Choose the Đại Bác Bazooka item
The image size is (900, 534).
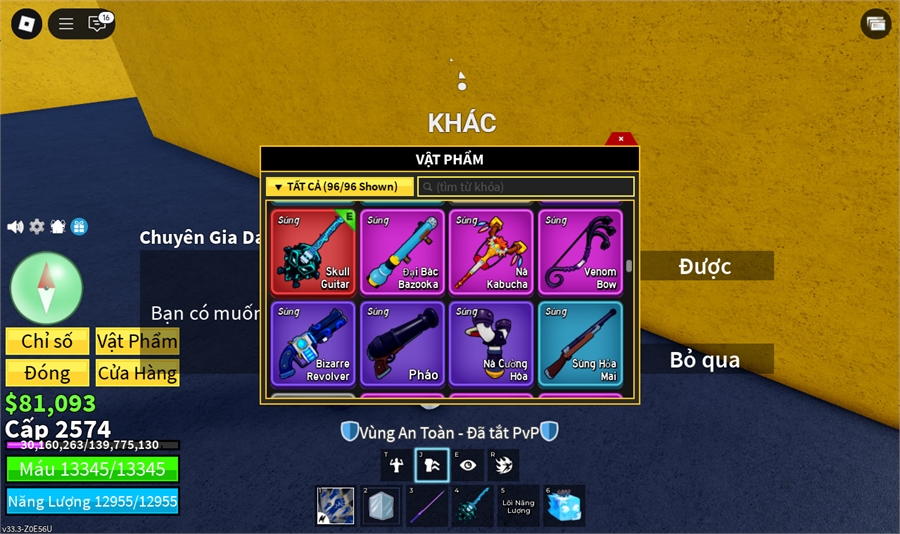pos(400,252)
